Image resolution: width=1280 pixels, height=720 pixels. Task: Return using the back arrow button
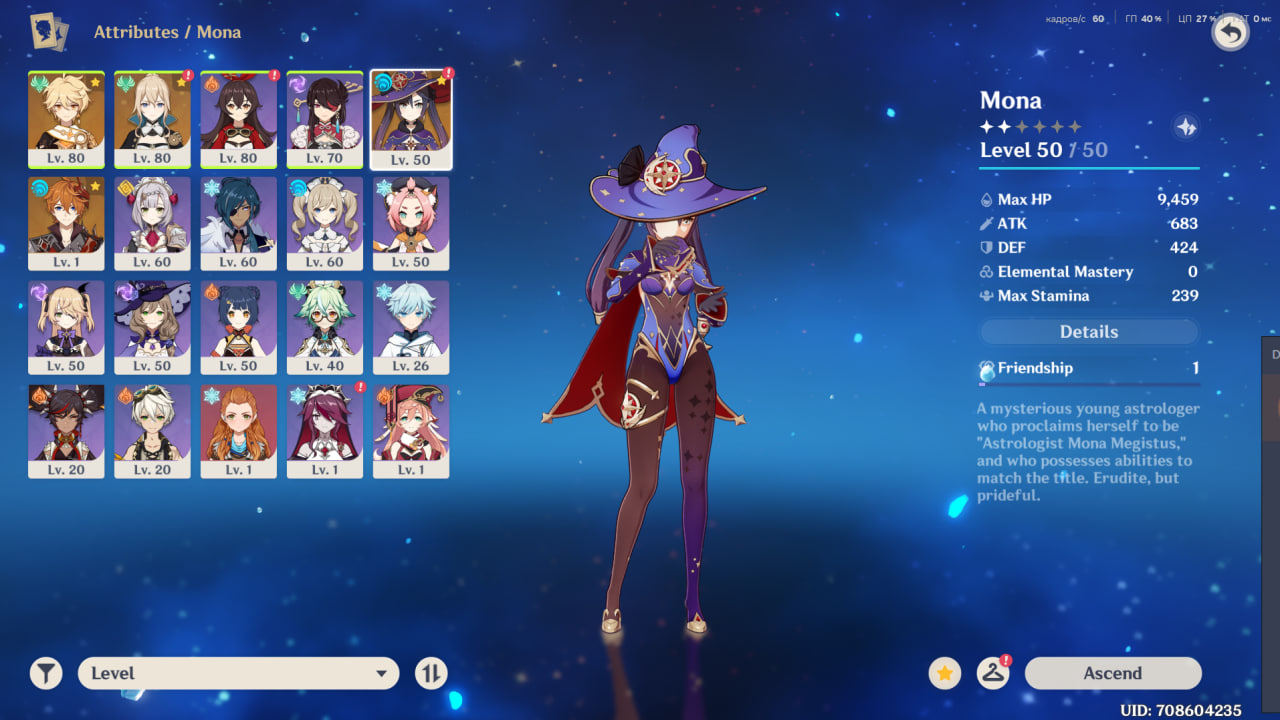click(1230, 33)
